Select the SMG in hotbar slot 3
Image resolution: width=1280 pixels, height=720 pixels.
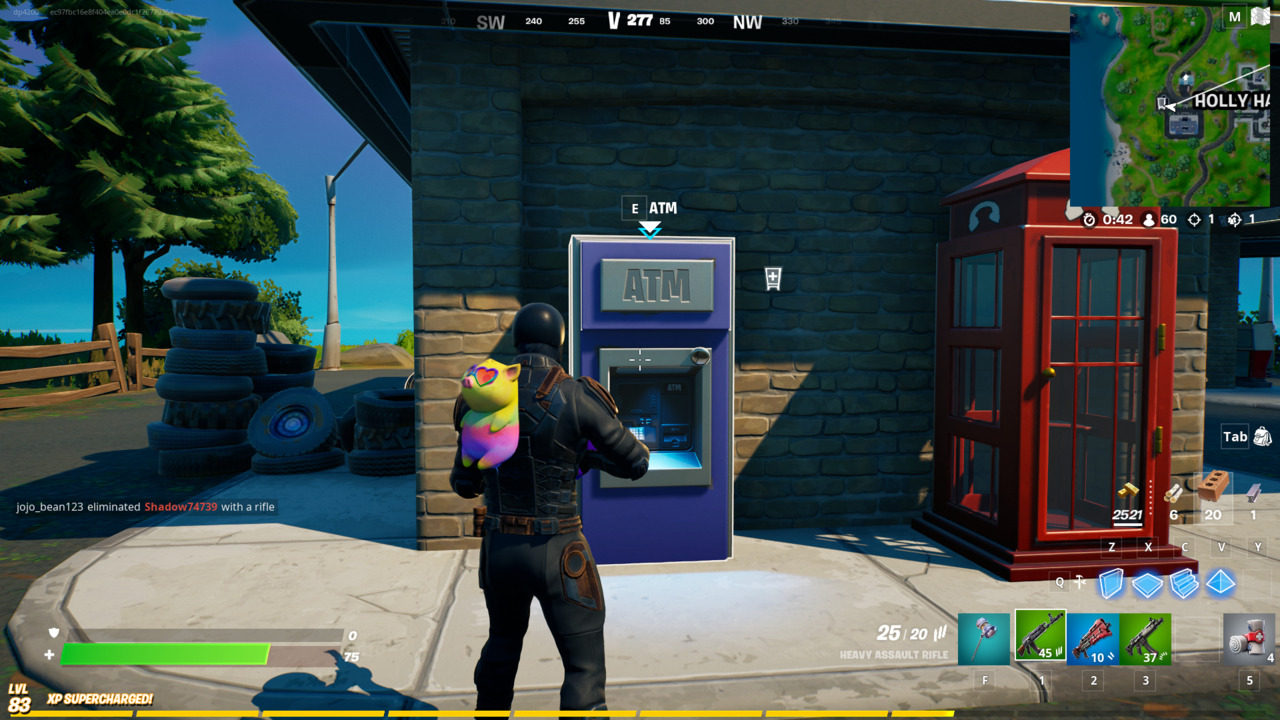1148,638
